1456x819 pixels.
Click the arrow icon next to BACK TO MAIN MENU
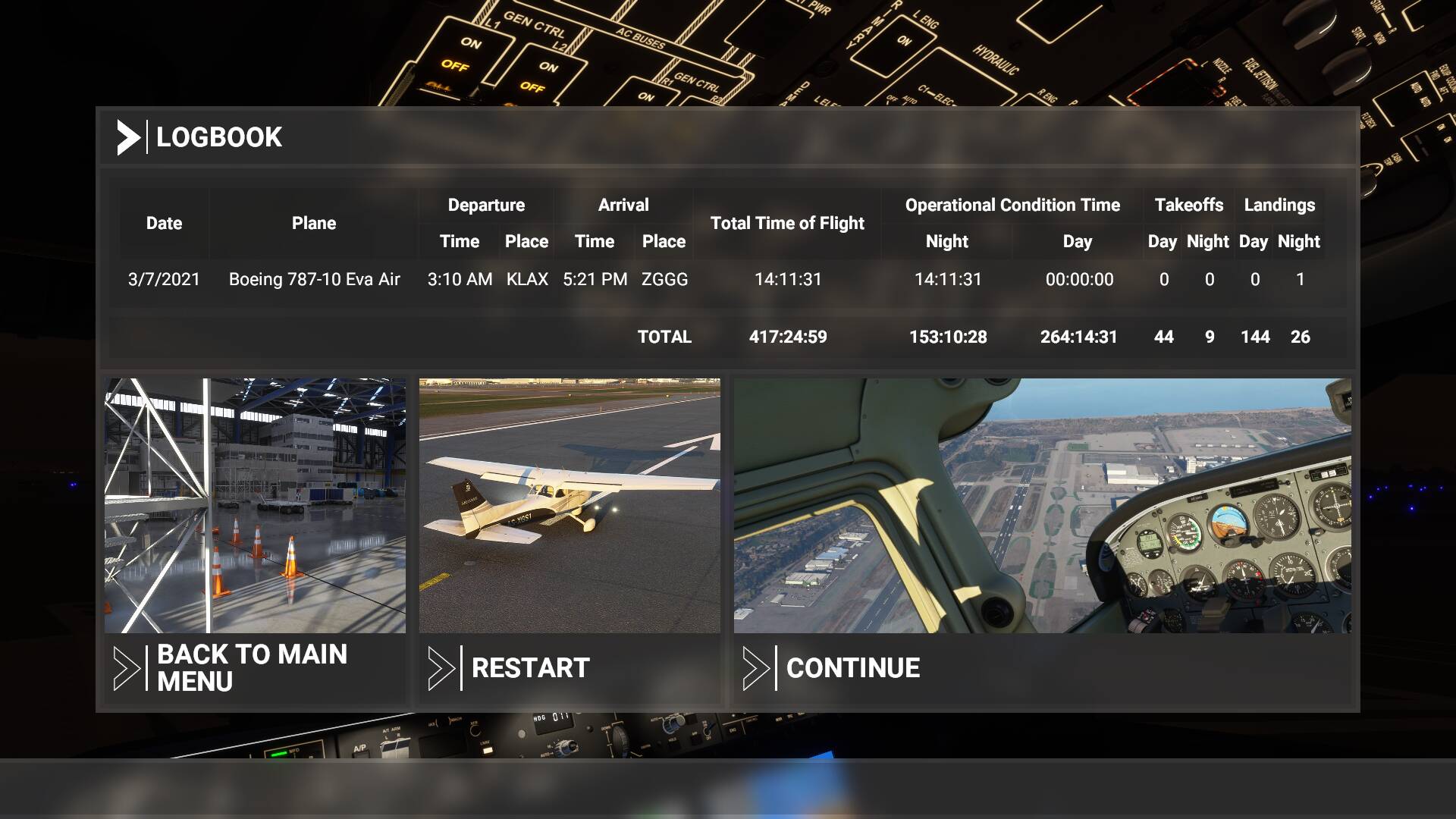[x=127, y=668]
